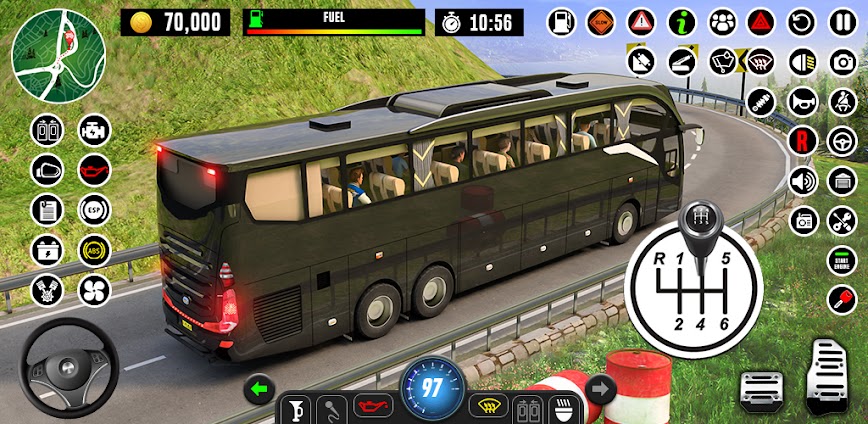Toggle the ESP stability icon

pos(94,209)
